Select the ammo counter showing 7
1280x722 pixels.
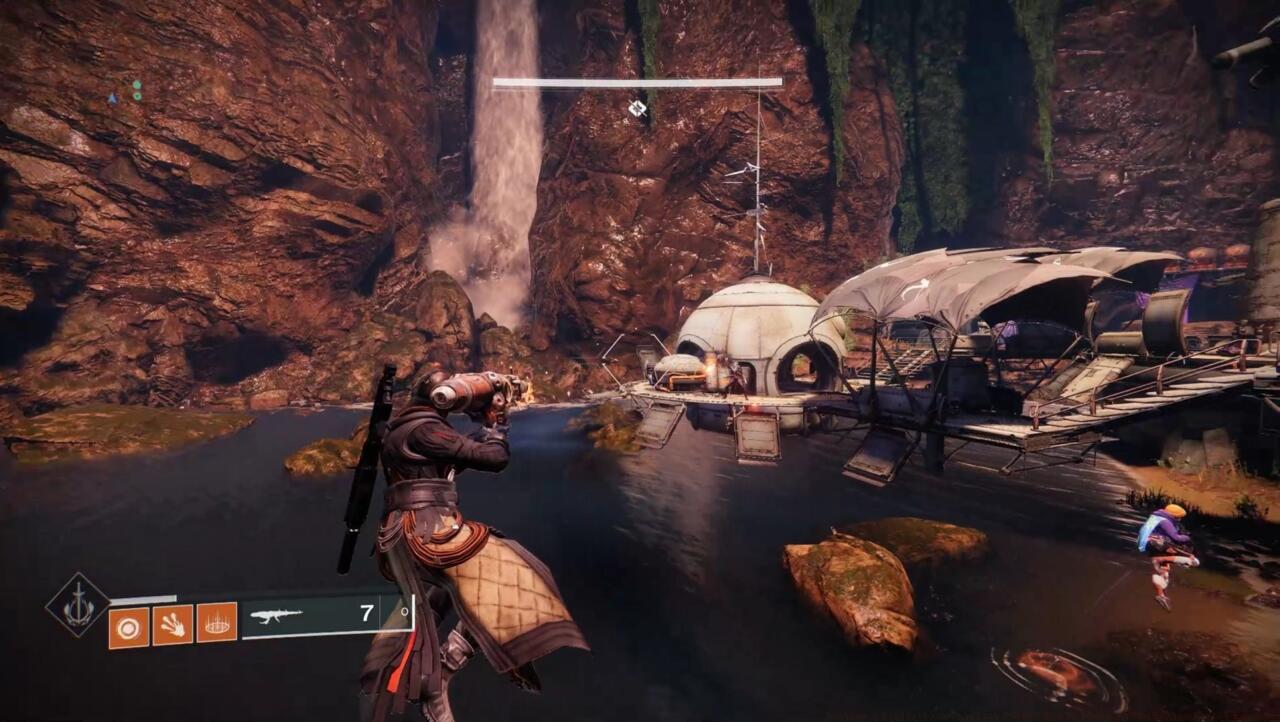click(x=366, y=613)
